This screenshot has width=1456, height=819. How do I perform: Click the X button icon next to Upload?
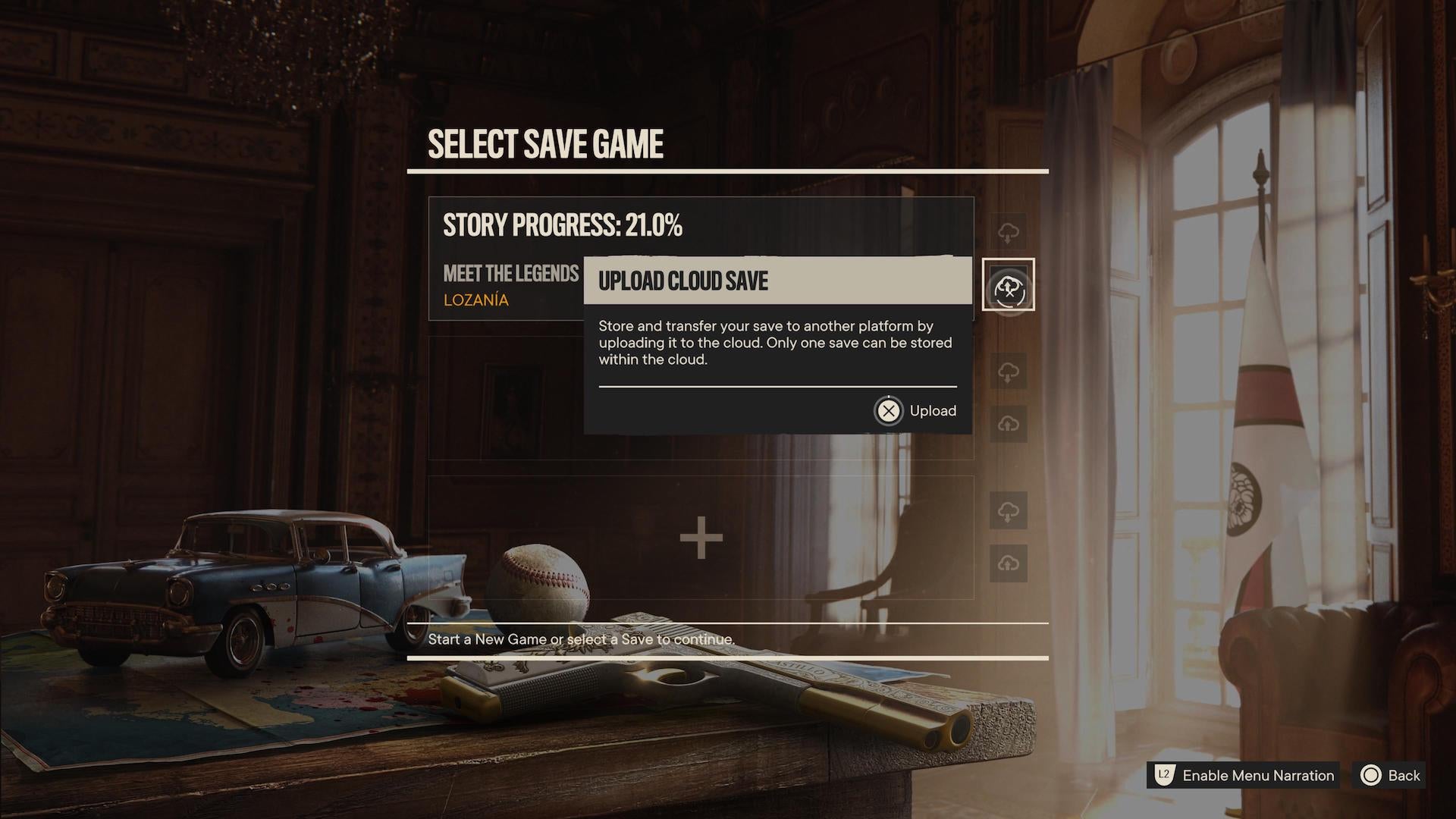point(887,410)
